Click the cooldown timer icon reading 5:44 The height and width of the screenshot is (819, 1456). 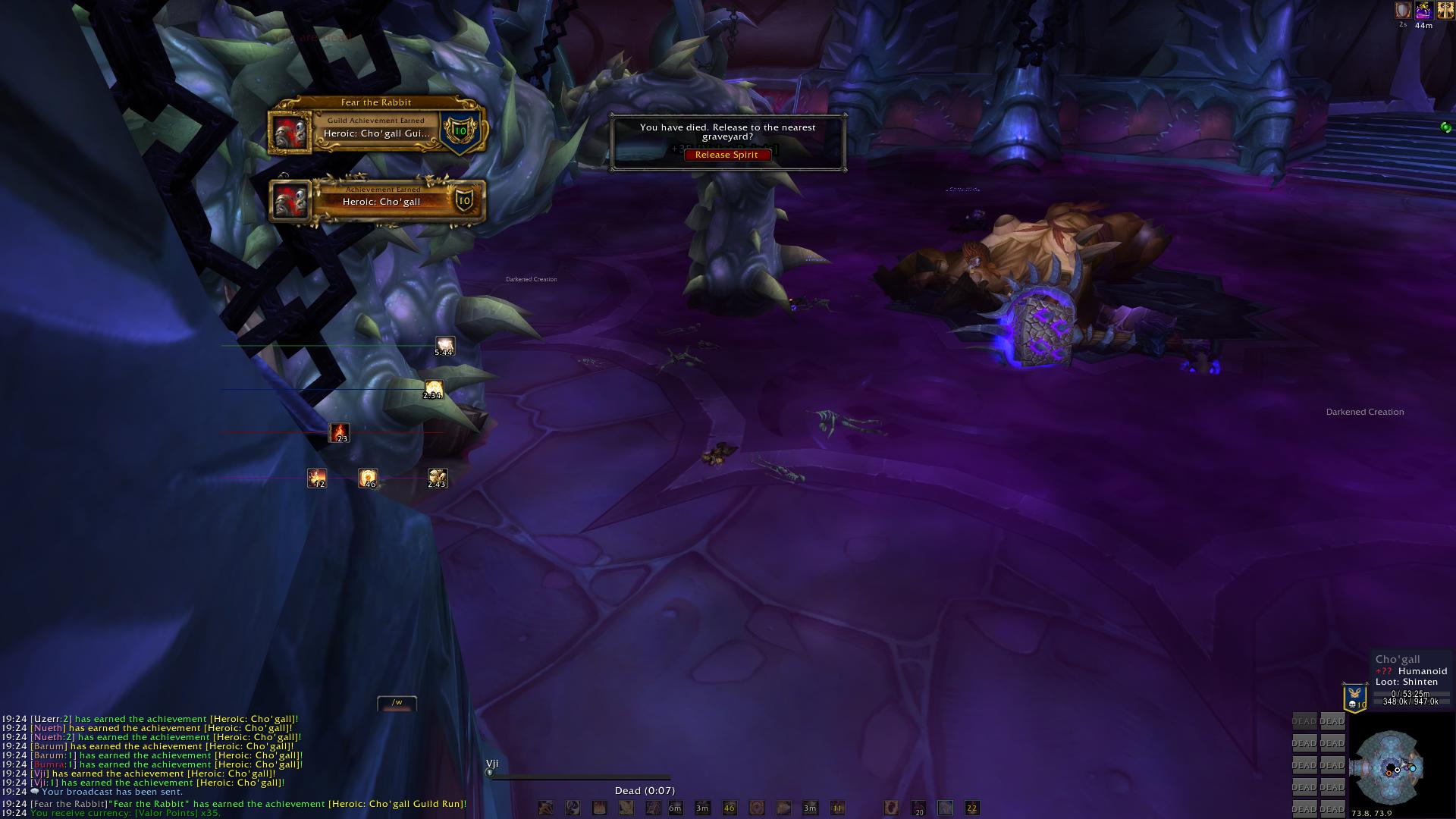point(444,347)
